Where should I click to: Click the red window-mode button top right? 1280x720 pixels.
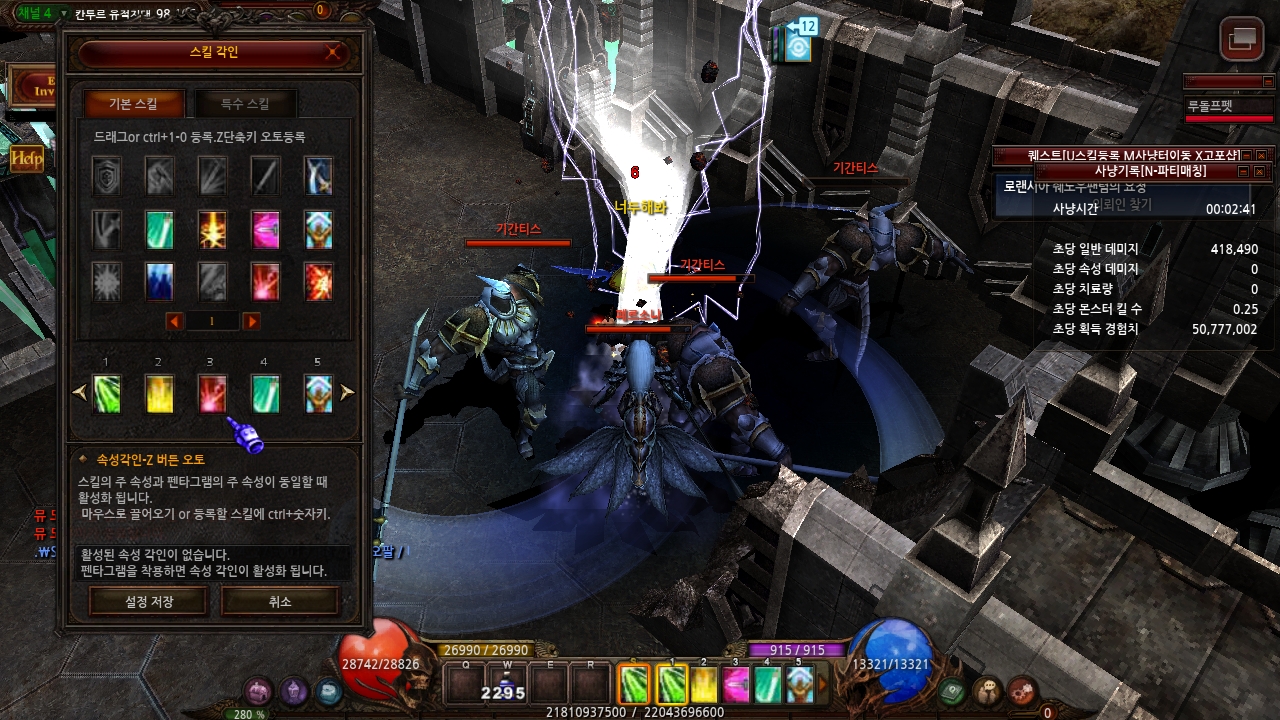pyautogui.click(x=1241, y=39)
